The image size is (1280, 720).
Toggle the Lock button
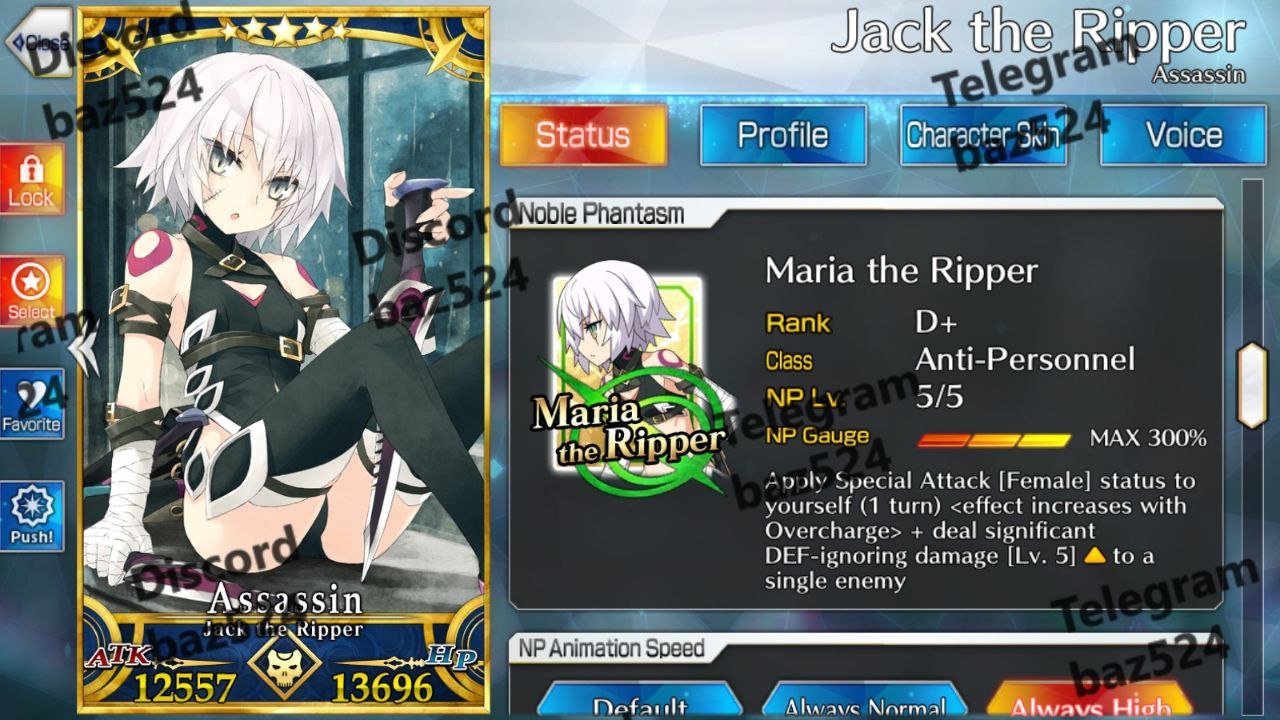click(32, 180)
